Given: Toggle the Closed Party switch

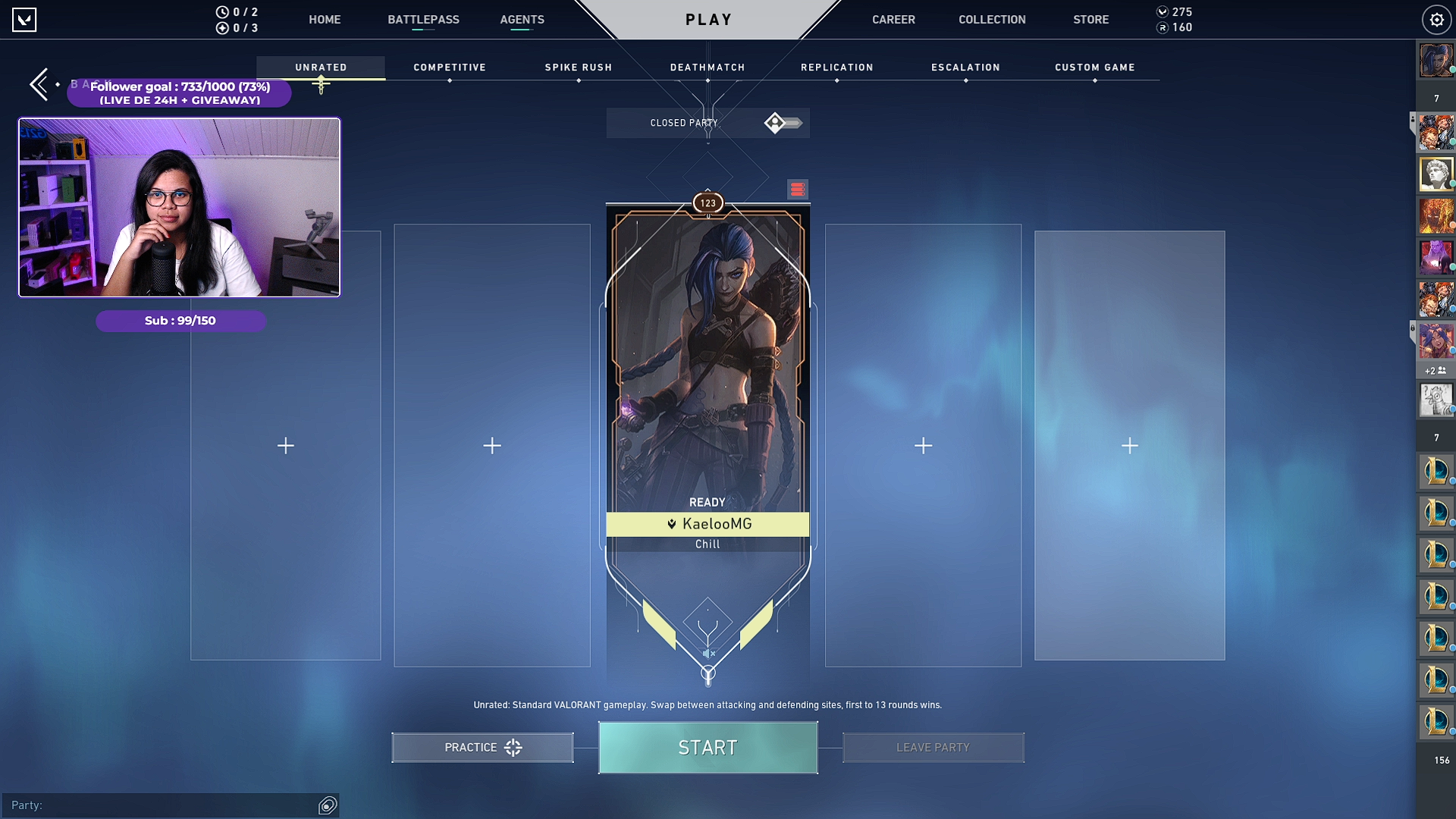Looking at the screenshot, I should pyautogui.click(x=783, y=123).
